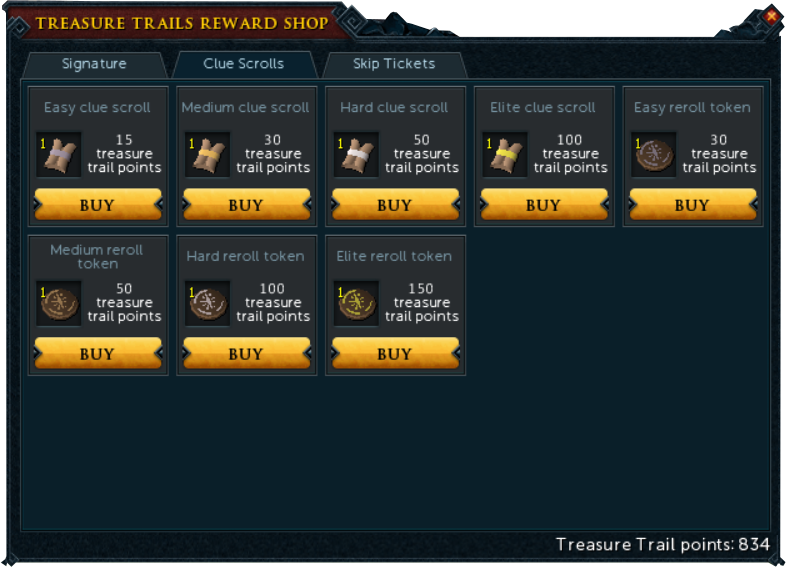Select the Medium clue scroll item icon

[x=208, y=155]
